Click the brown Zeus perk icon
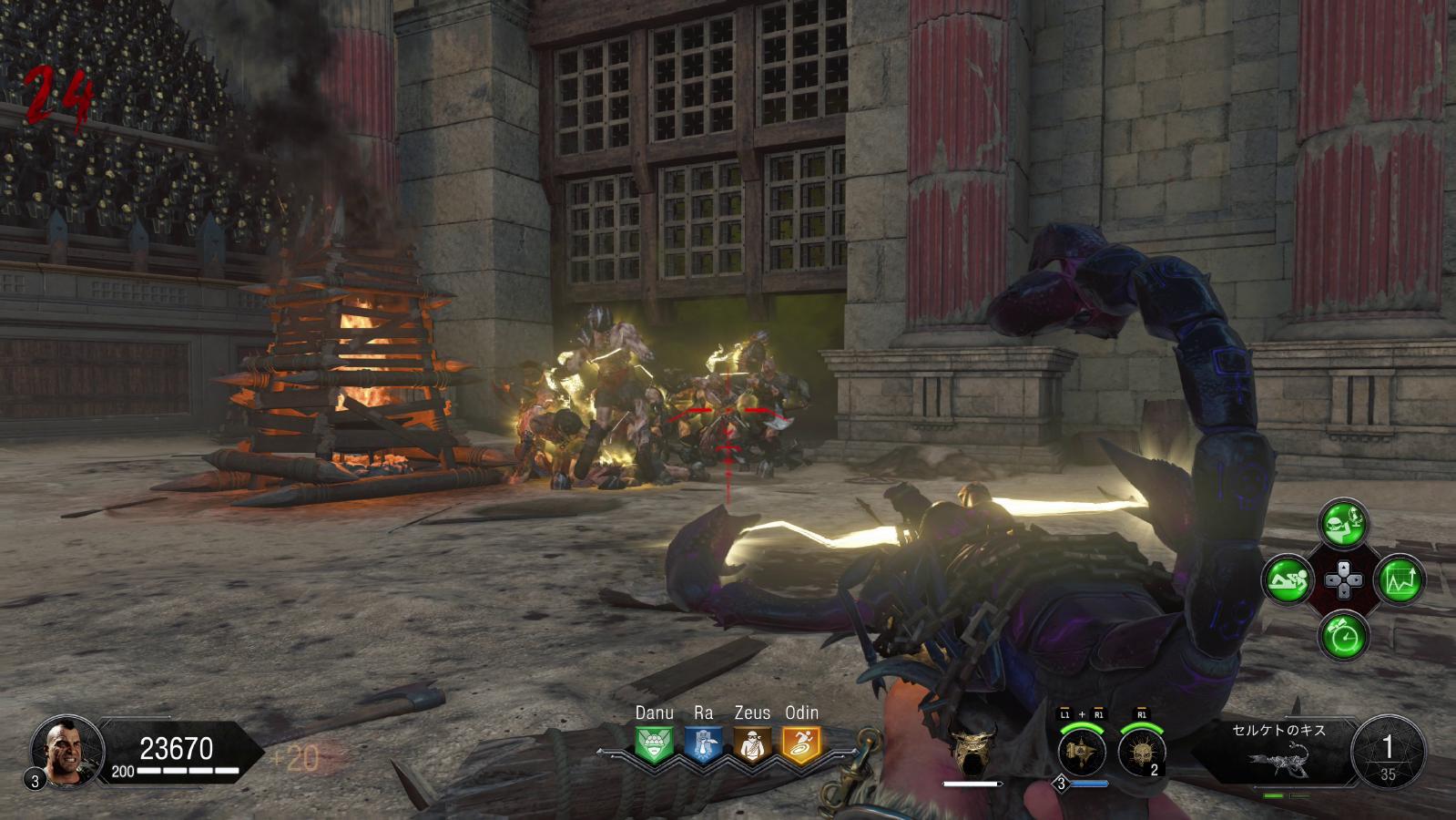 [752, 744]
